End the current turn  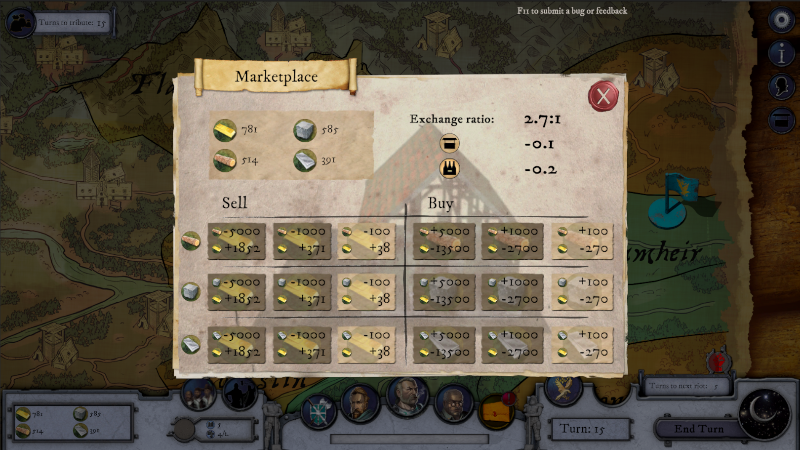[699, 430]
